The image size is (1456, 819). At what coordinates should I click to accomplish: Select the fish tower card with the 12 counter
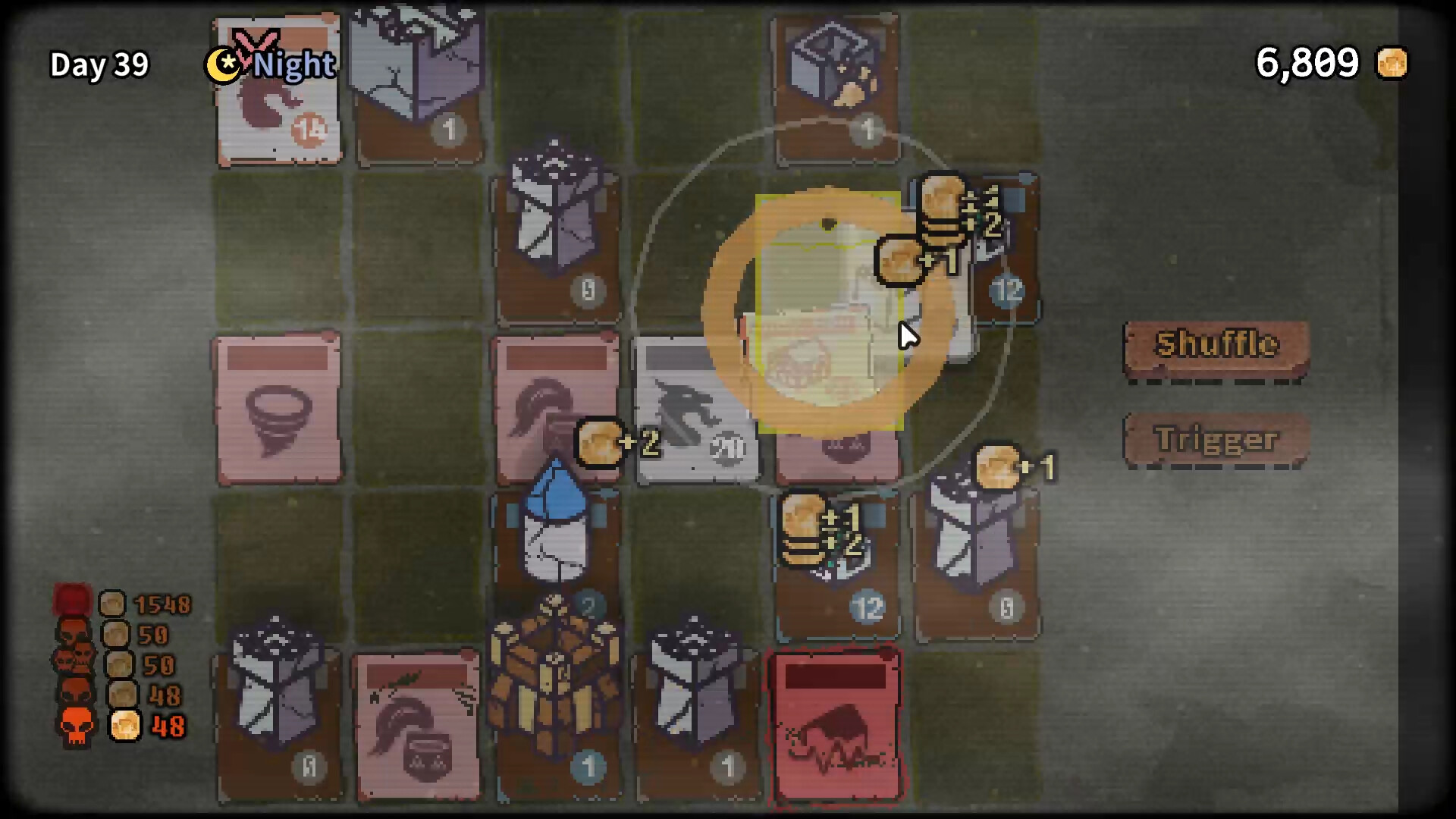[x=838, y=561]
